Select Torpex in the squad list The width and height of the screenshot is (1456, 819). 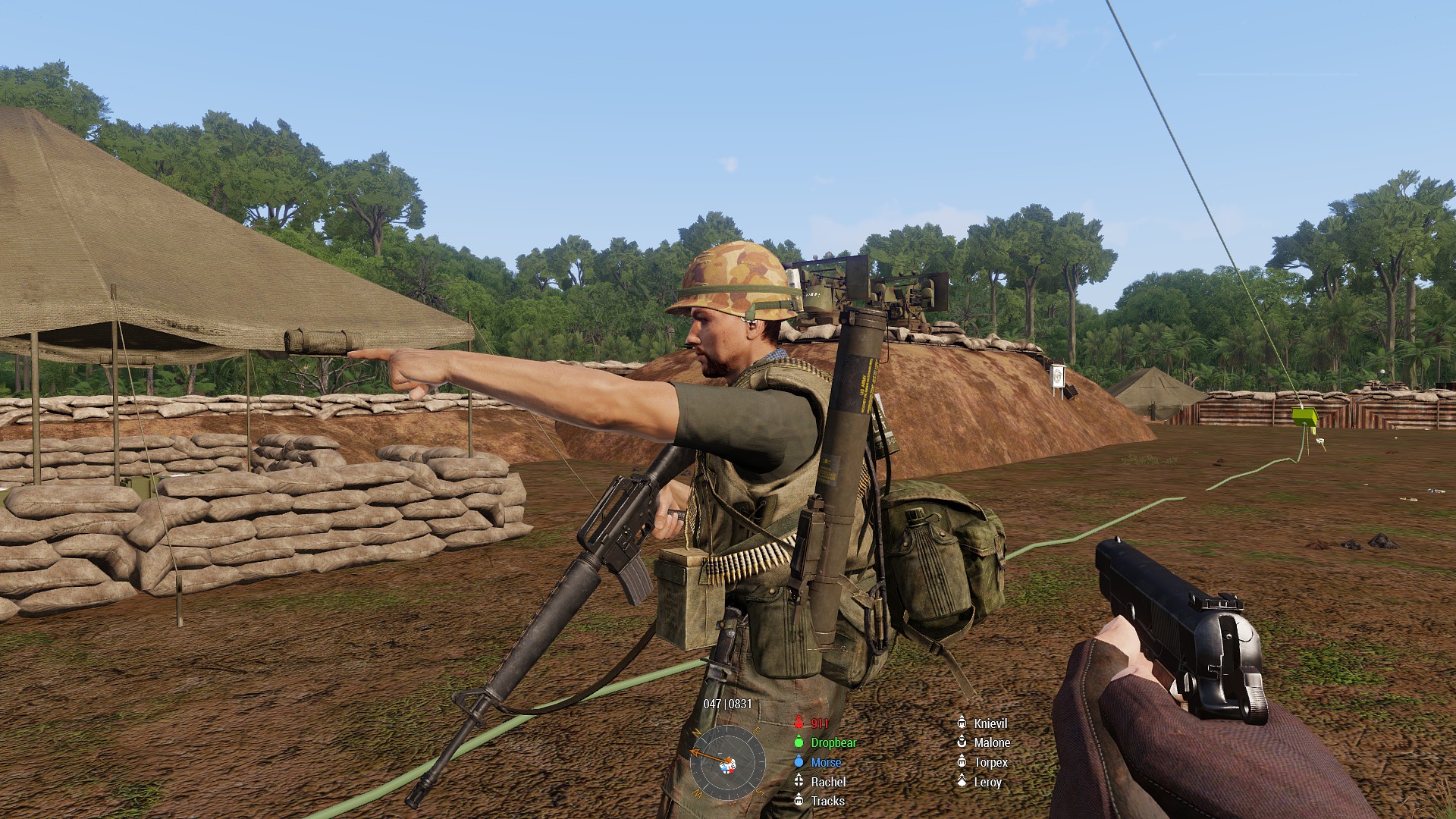click(x=990, y=762)
